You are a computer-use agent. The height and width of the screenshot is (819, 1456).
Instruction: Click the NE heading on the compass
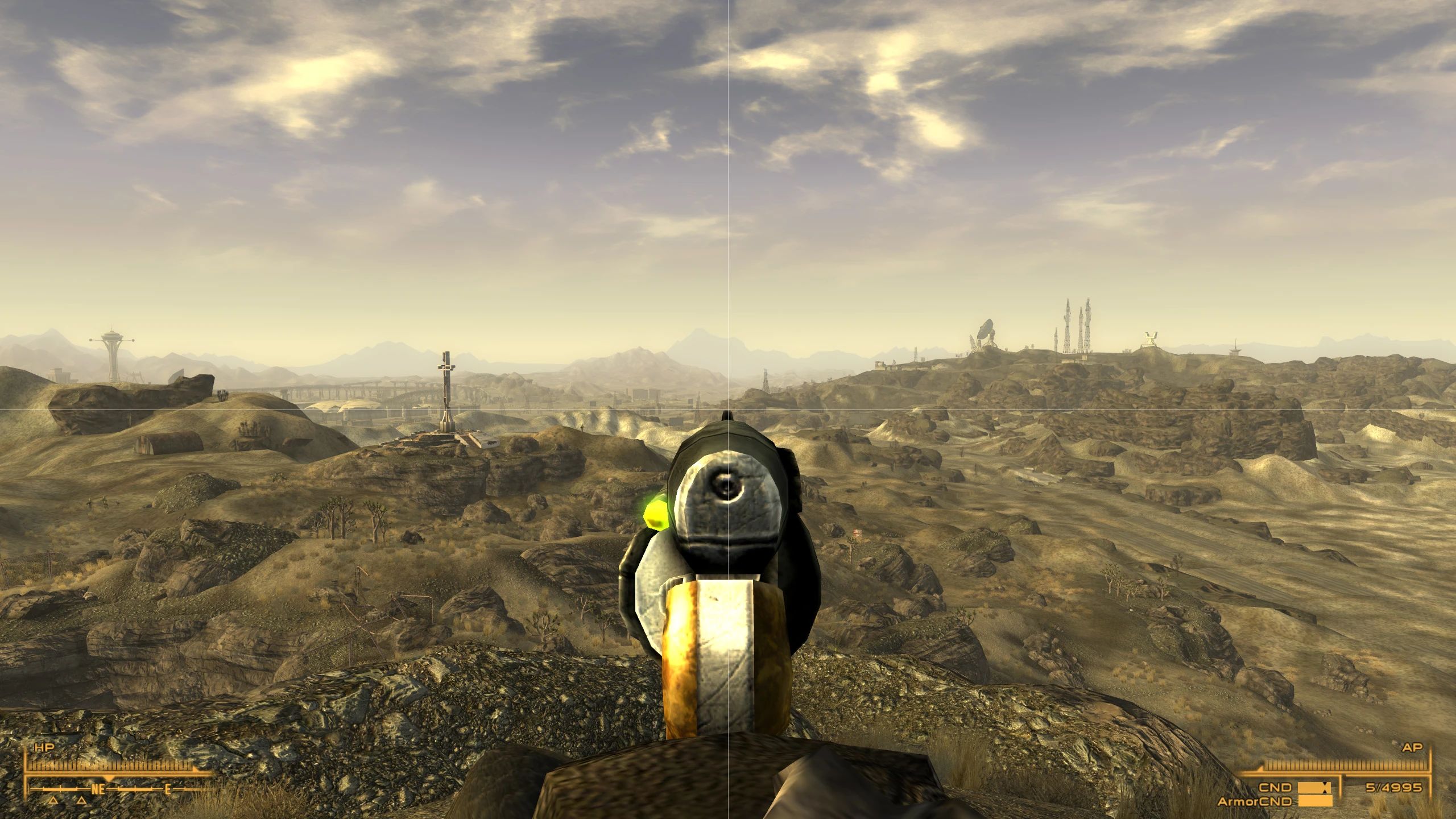click(98, 789)
